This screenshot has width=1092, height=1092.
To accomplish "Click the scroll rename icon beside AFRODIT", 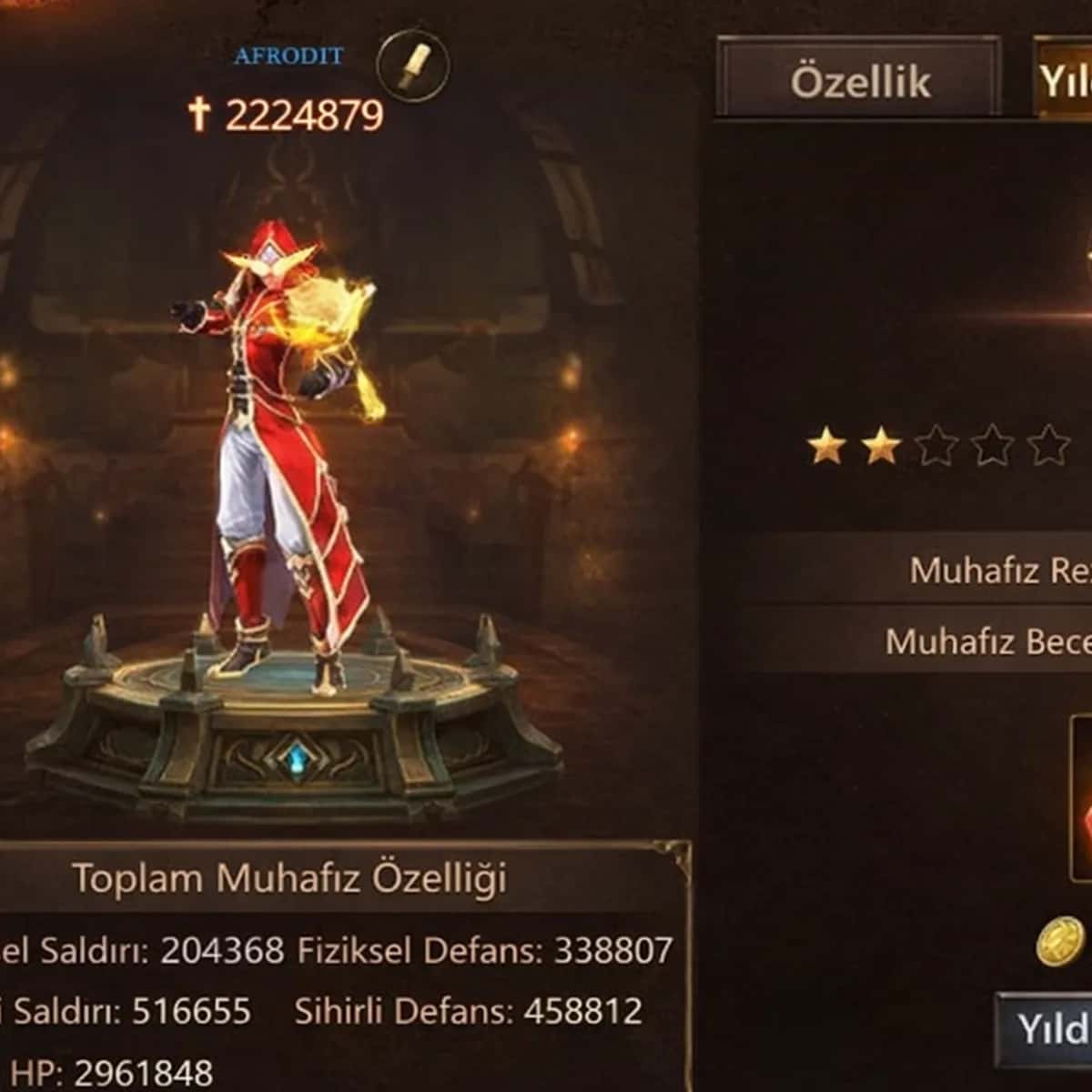I will tap(412, 65).
